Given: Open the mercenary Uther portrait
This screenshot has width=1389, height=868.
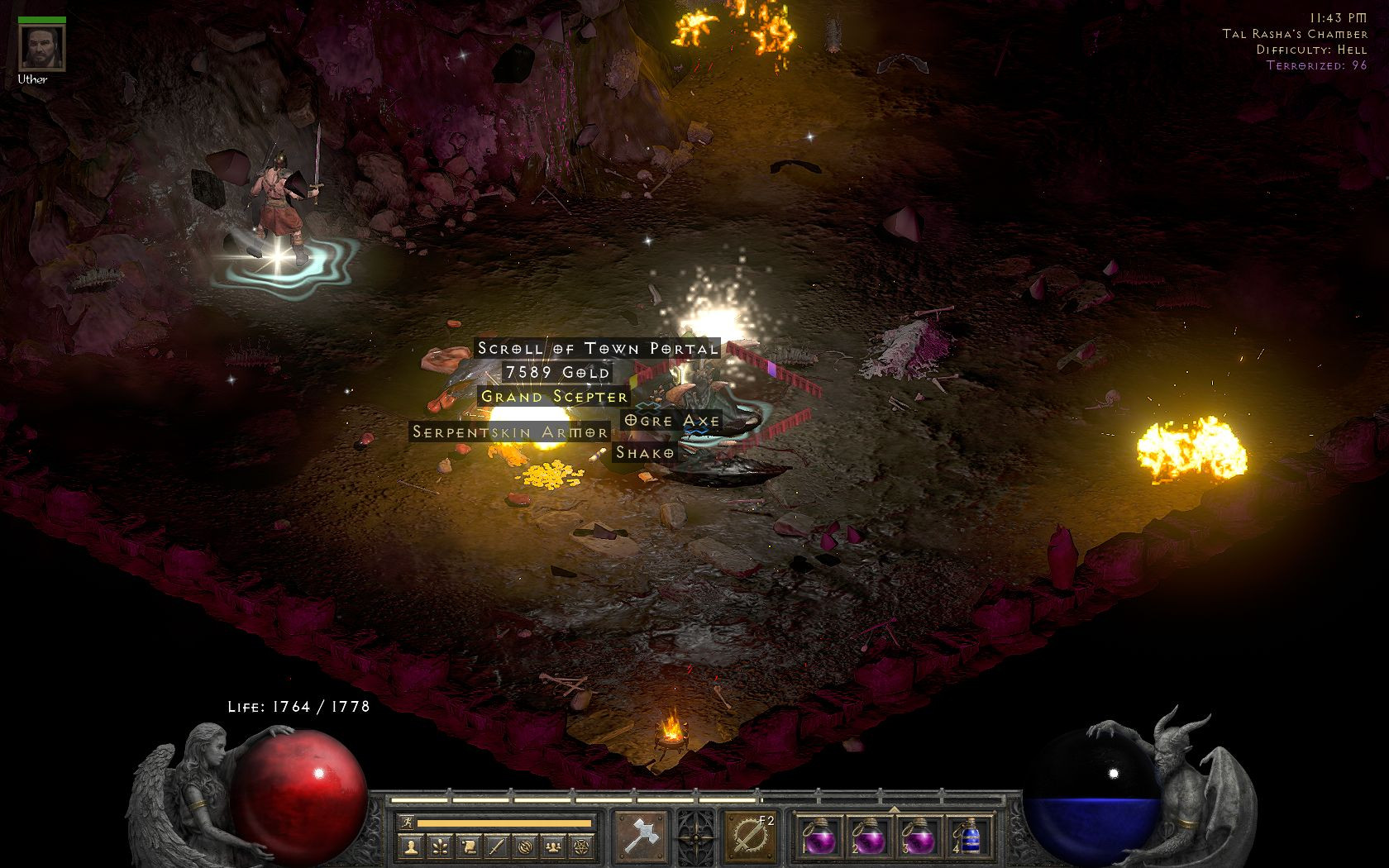Looking at the screenshot, I should coord(32,49).
